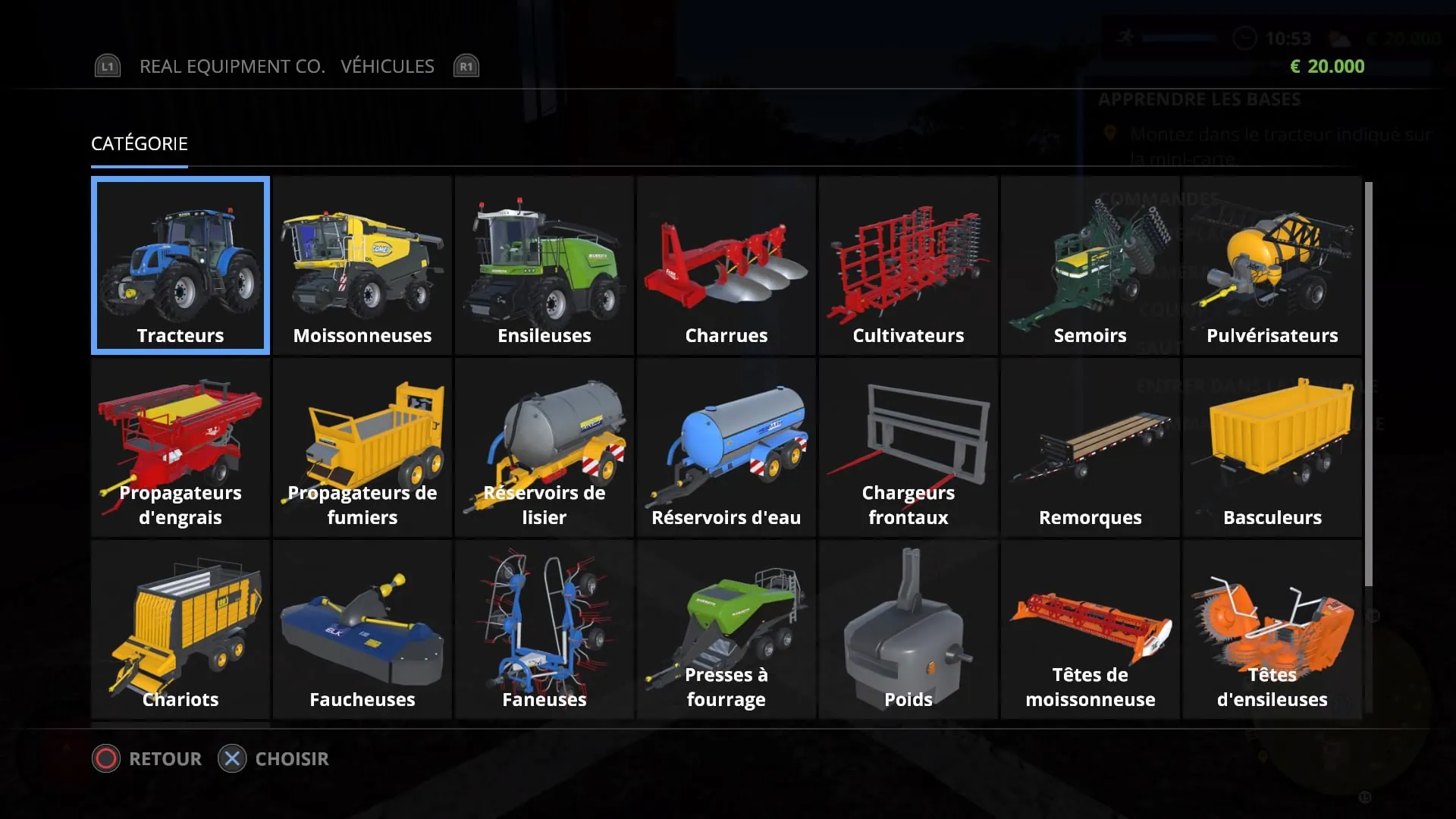Viewport: 1456px width, 819px height.
Task: Open Propagateurs de fumiers category
Action: tap(362, 447)
